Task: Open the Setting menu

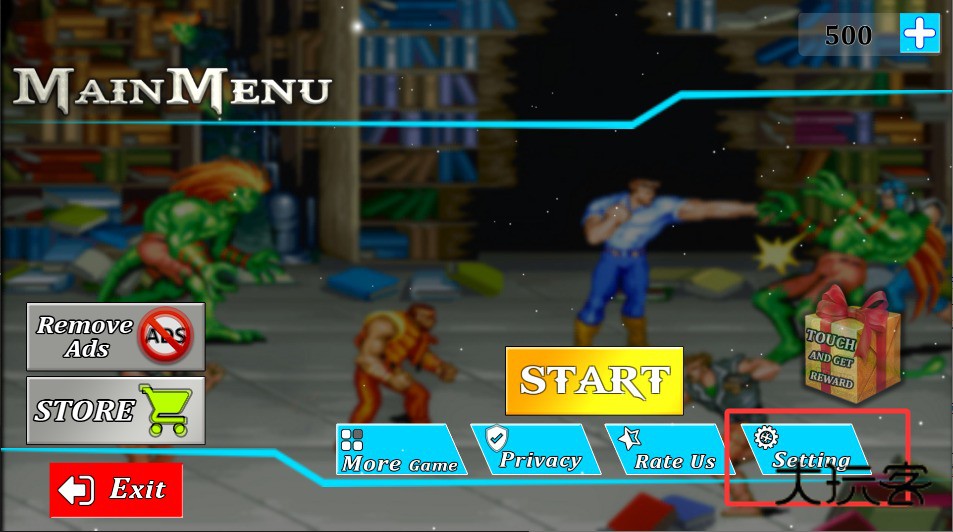Action: coord(803,449)
